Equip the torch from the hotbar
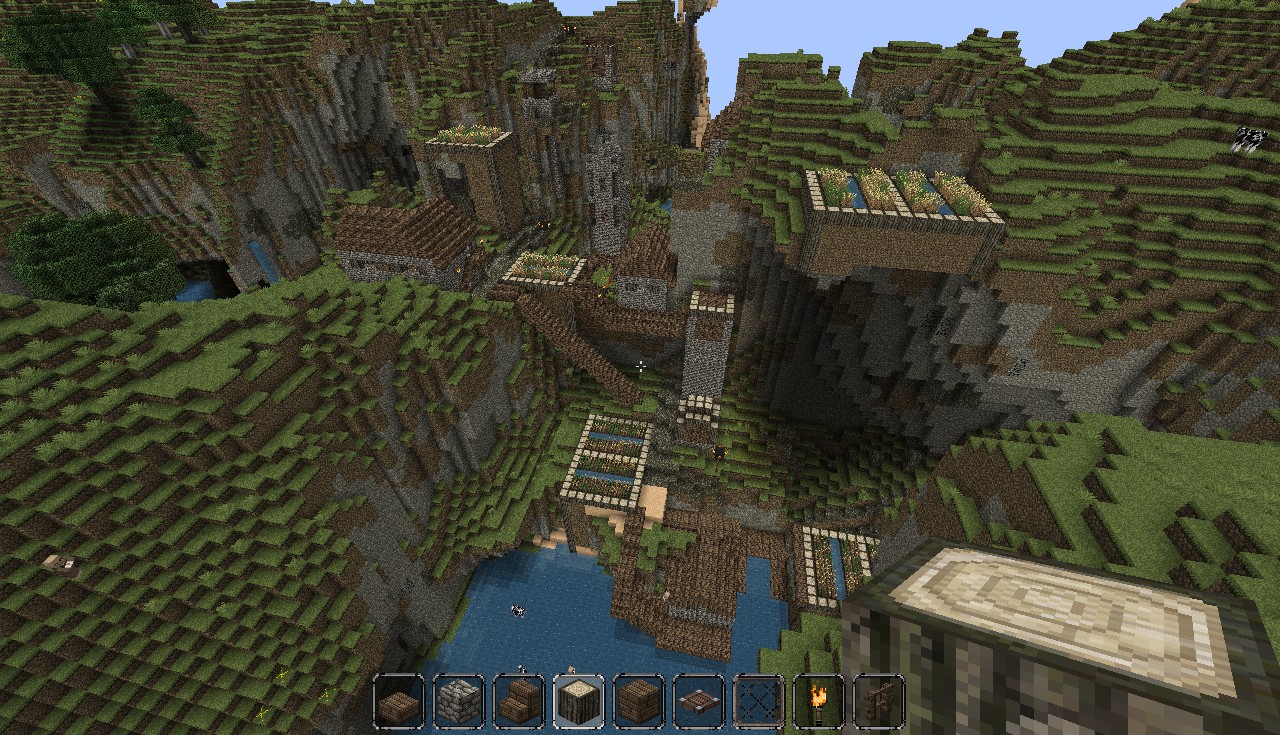The image size is (1280, 735). tap(818, 702)
